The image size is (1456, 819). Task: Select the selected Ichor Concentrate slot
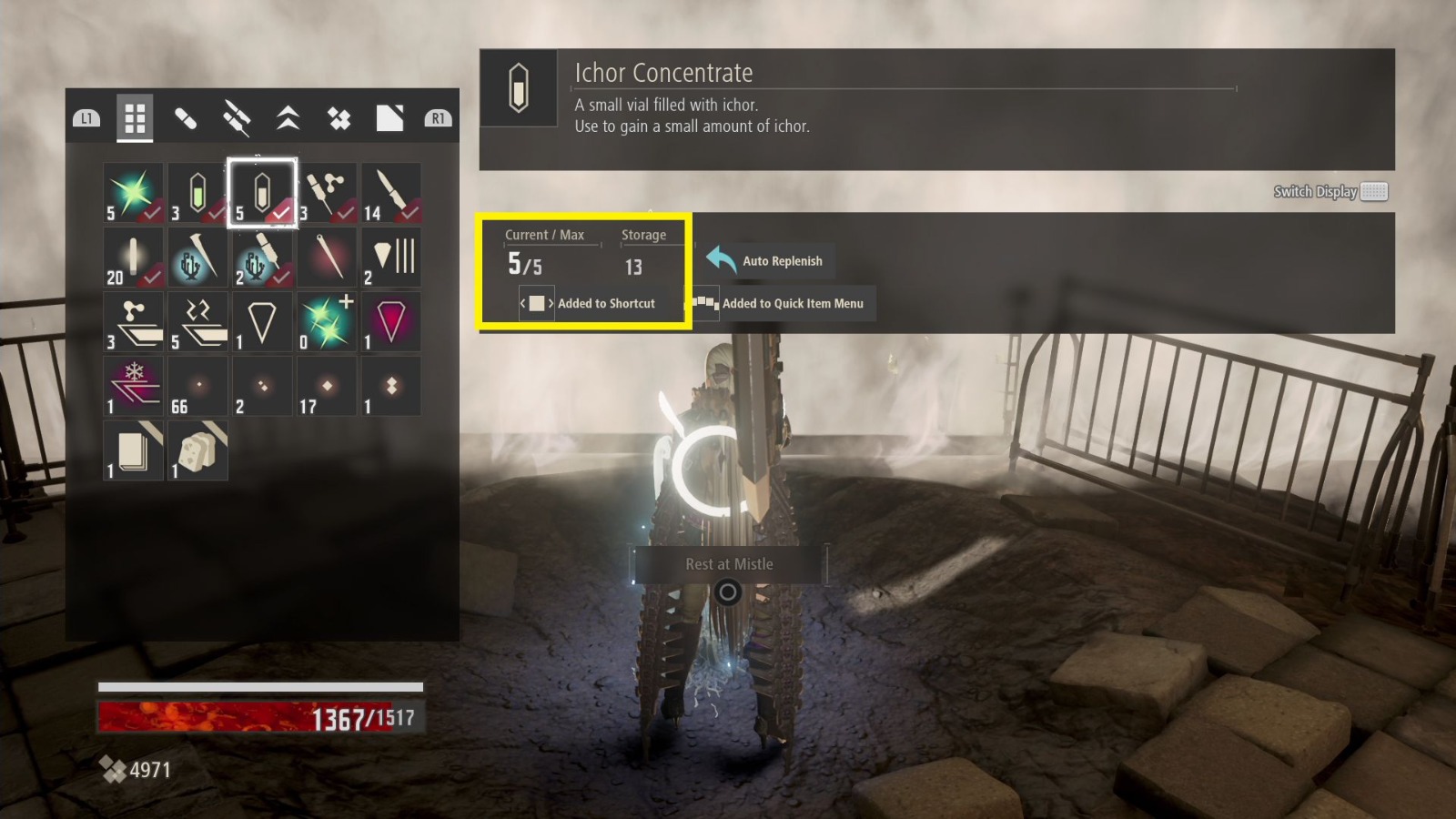[x=262, y=193]
